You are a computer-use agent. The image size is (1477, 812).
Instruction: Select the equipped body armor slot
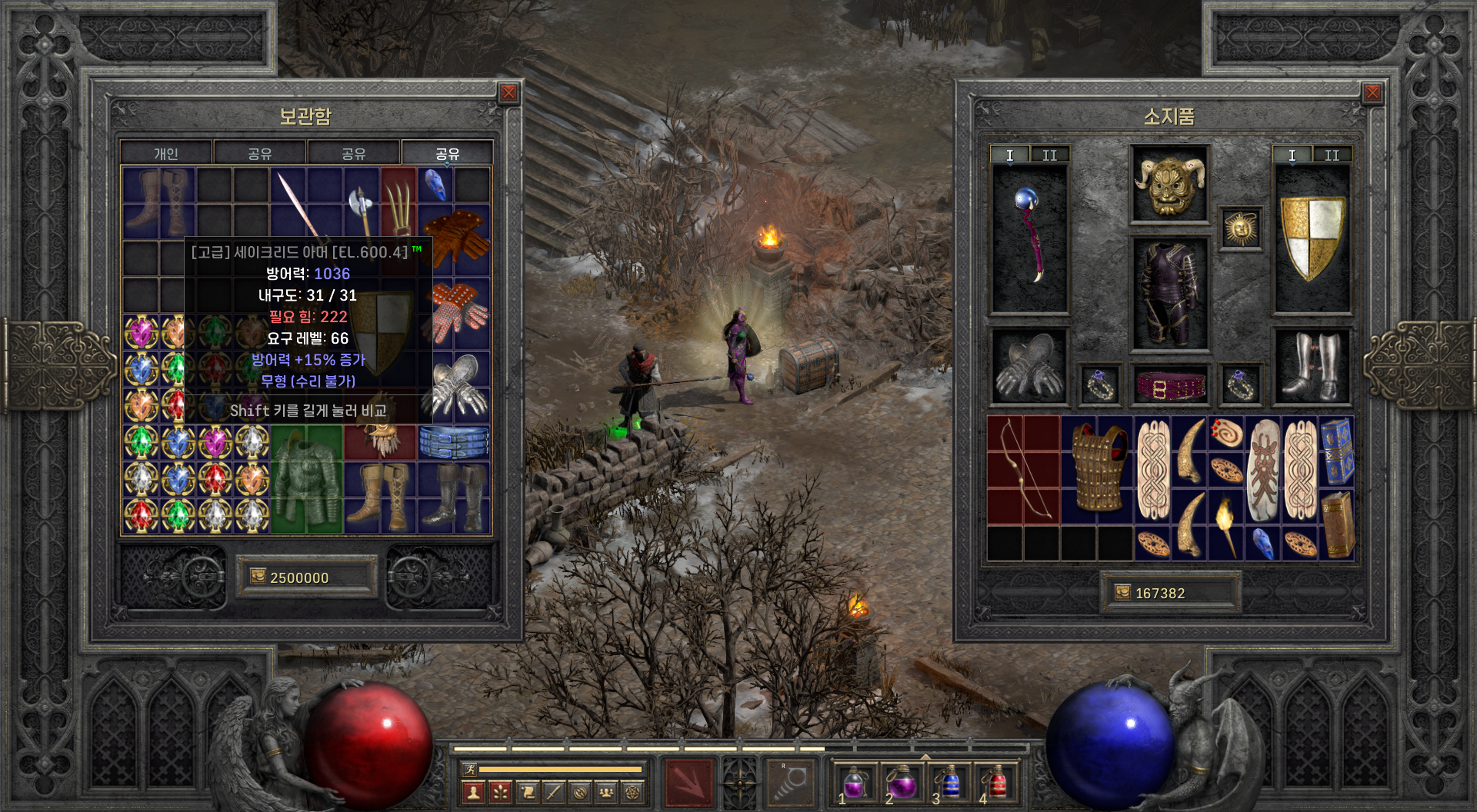(1169, 295)
